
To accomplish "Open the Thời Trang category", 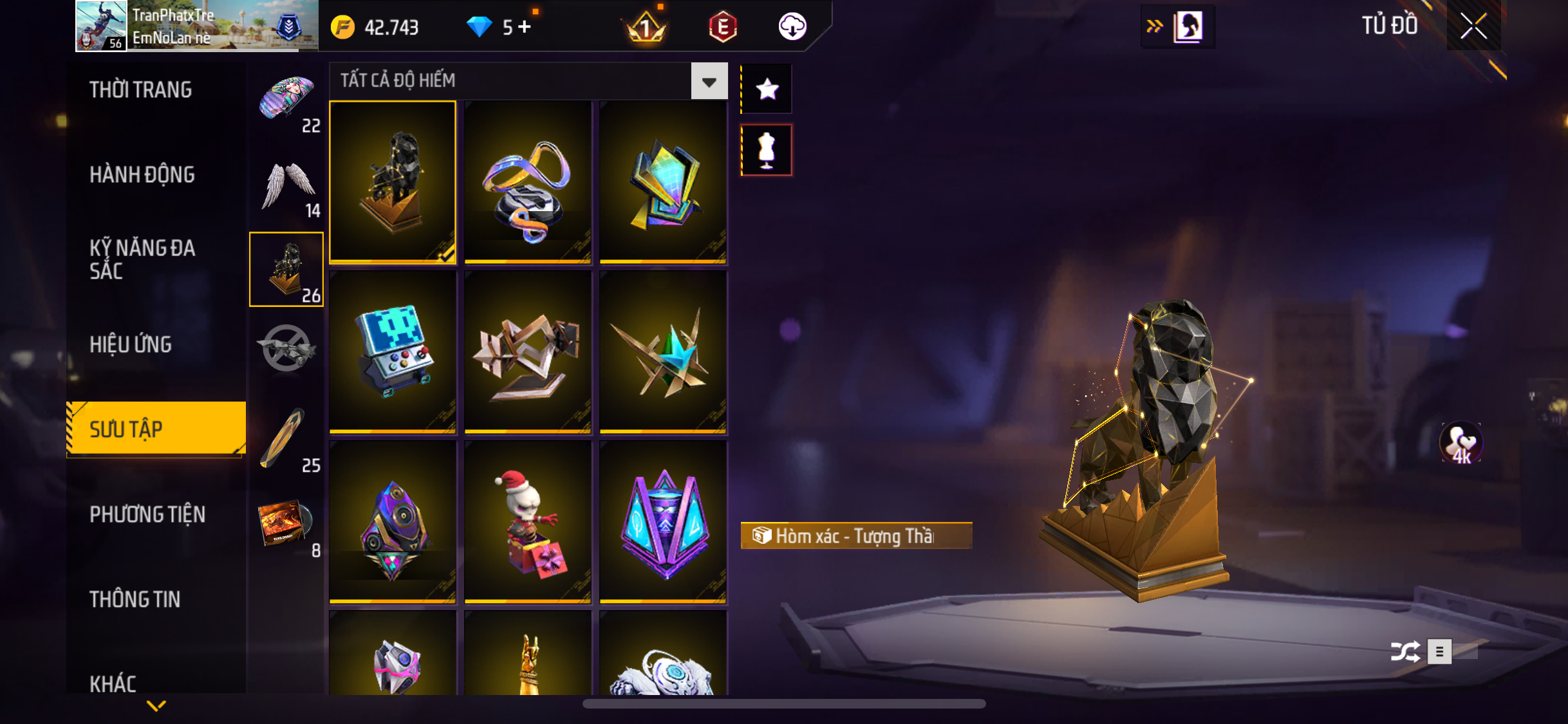I will (x=140, y=90).
